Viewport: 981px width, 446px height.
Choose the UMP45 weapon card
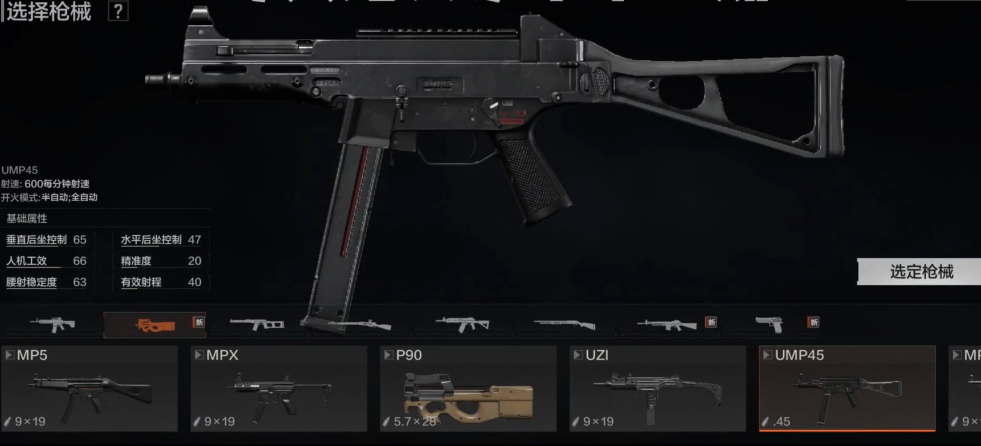pyautogui.click(x=847, y=388)
